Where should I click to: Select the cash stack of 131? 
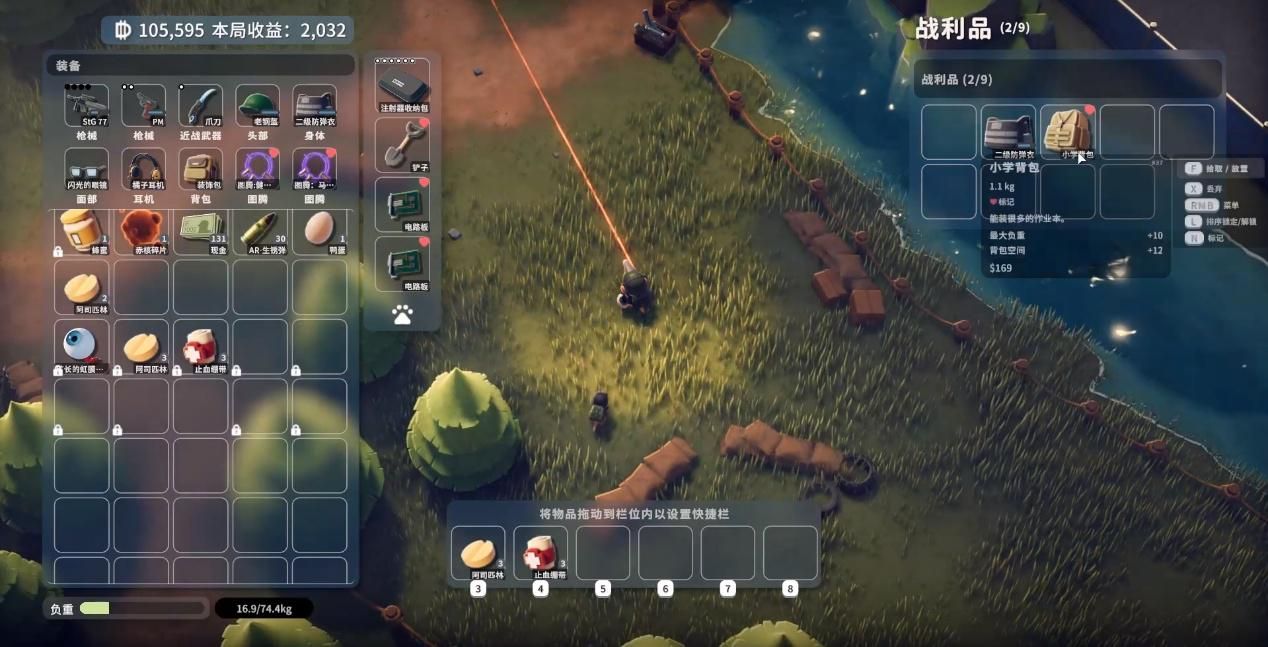tap(201, 230)
